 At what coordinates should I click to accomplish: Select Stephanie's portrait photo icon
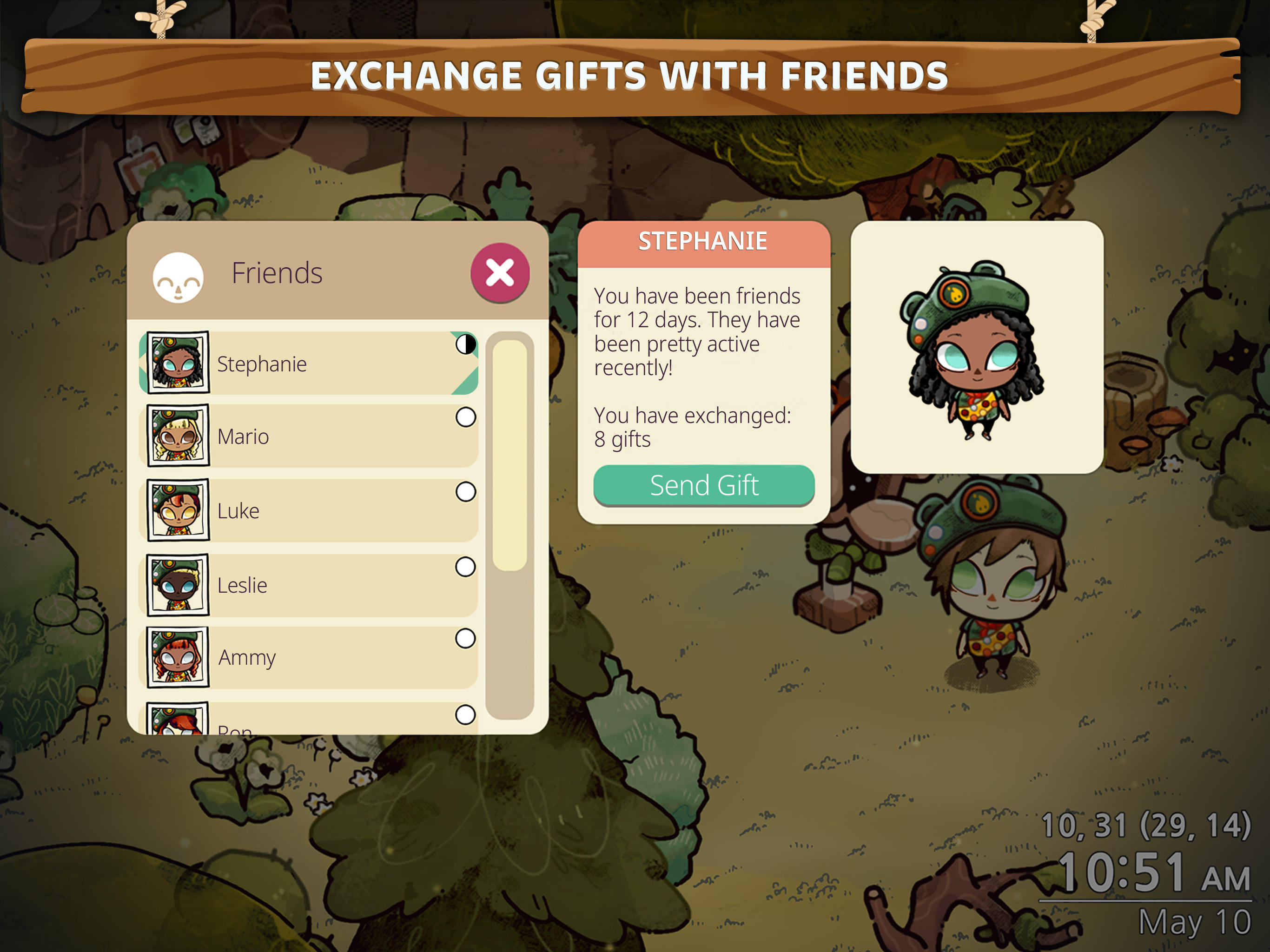click(x=178, y=362)
